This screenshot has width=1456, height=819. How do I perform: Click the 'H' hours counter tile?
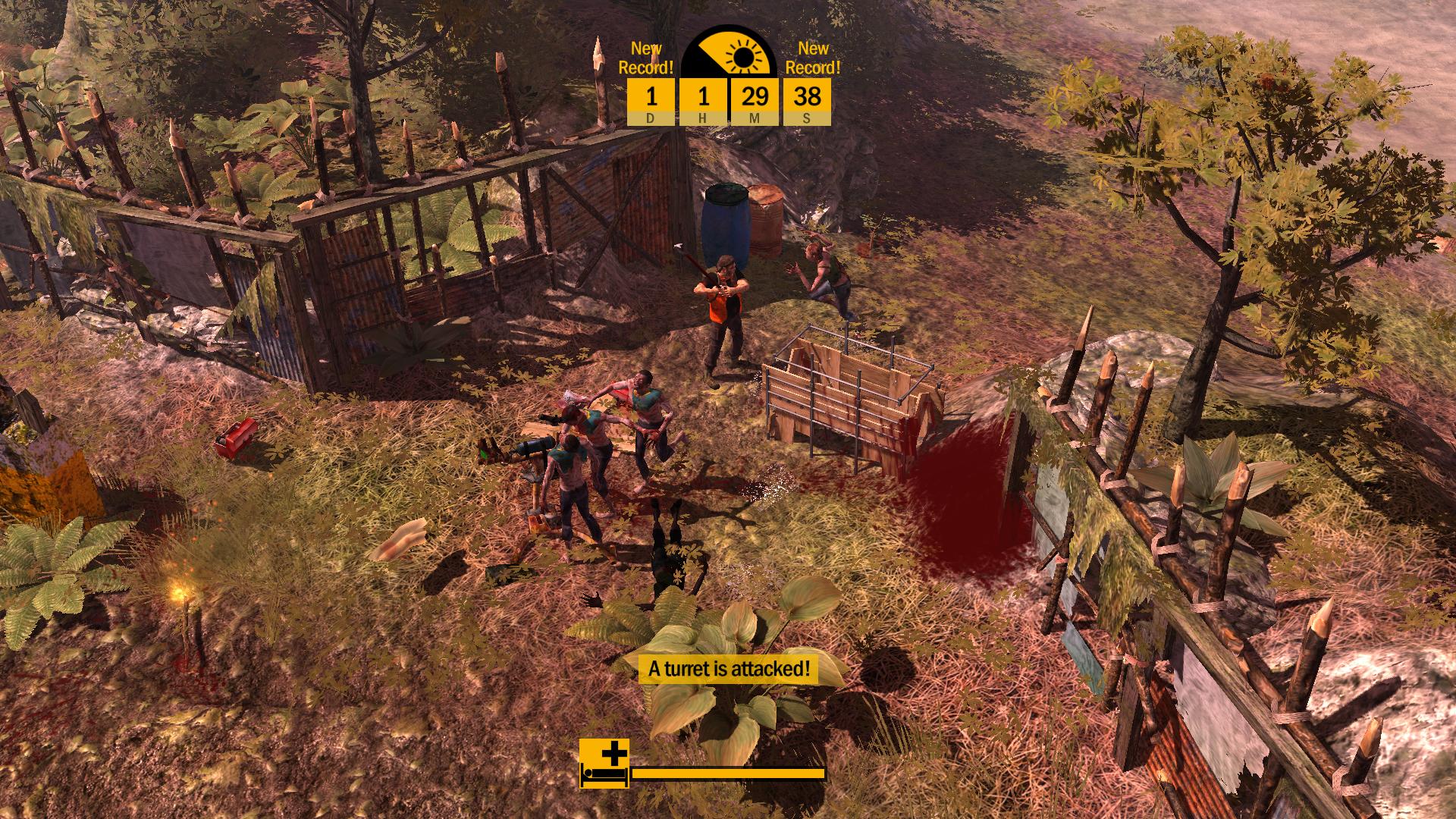[x=704, y=101]
